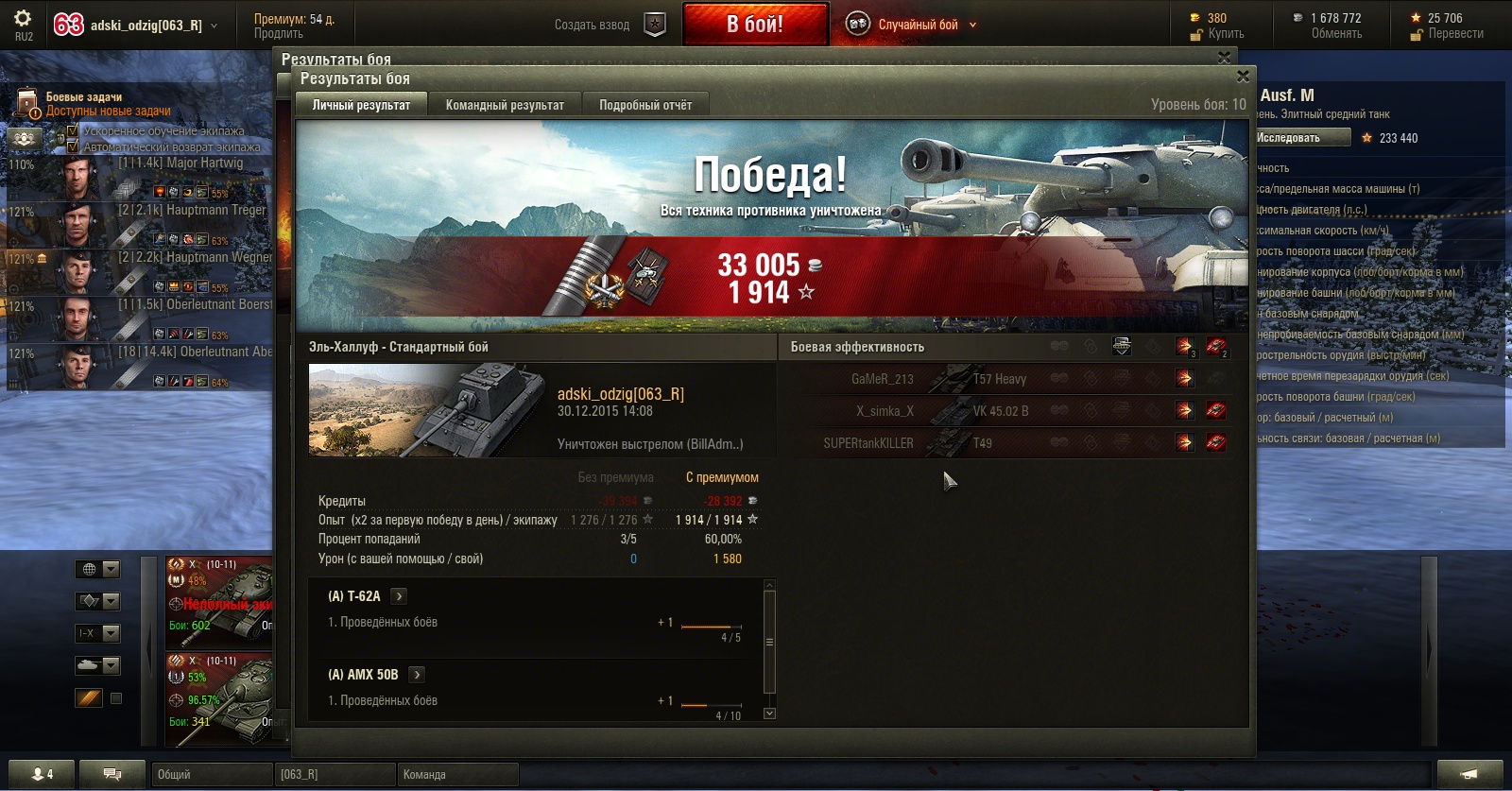Expand the (A) T-62A mission arrow
The height and width of the screenshot is (791, 1512).
pos(399,596)
